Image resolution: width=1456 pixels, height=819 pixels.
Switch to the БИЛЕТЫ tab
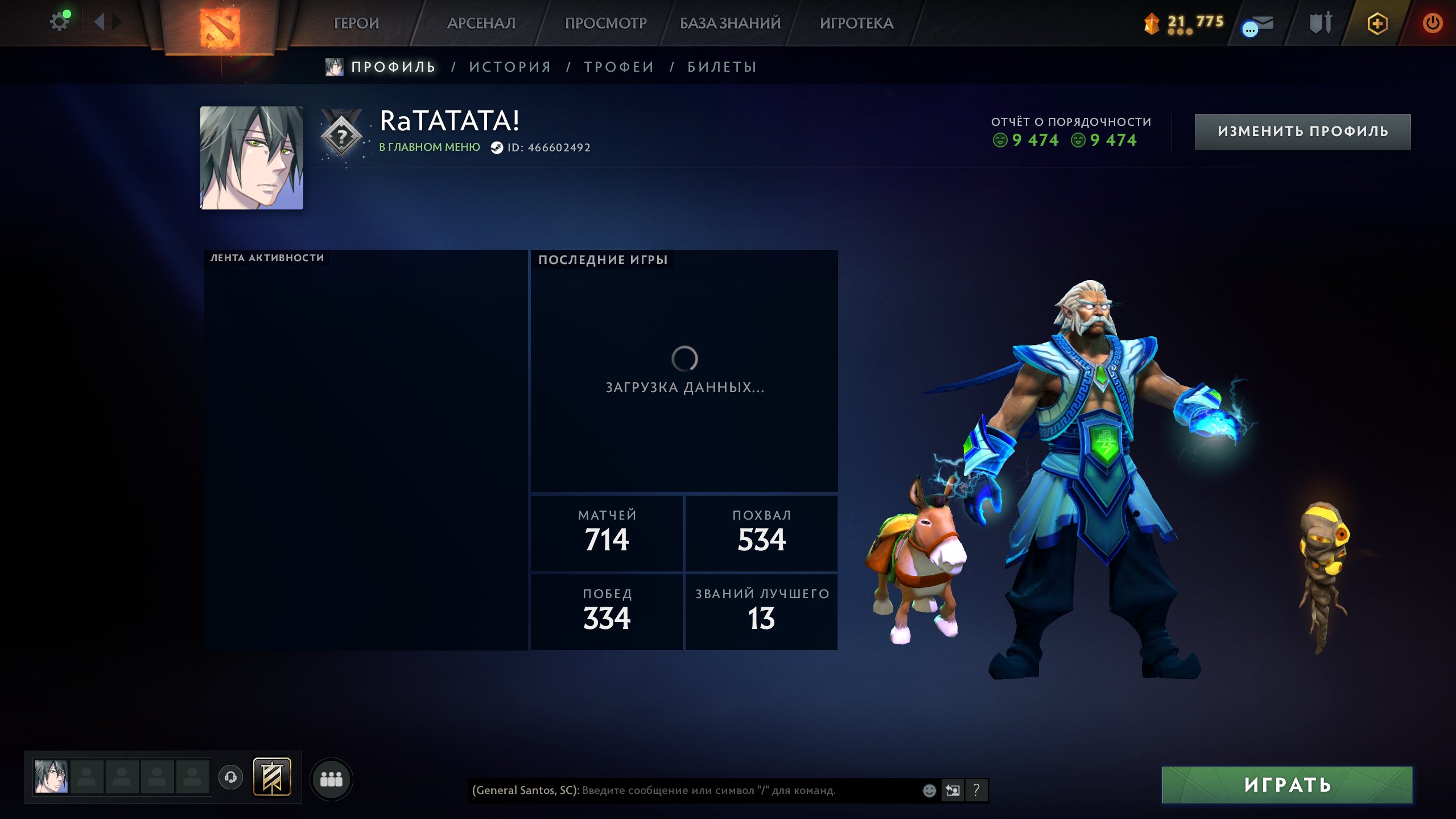coord(722,67)
